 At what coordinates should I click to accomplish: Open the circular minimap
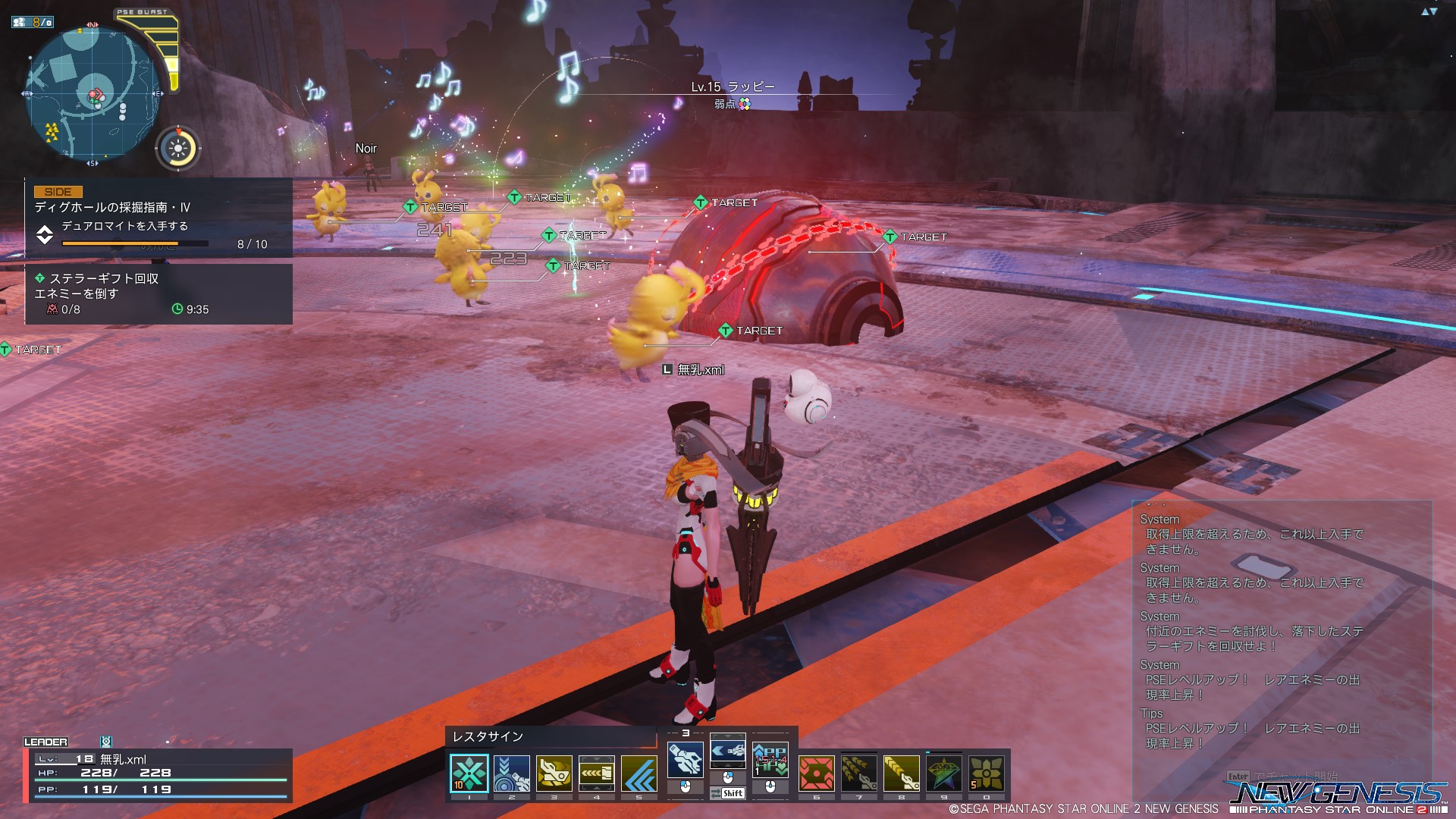point(92,94)
